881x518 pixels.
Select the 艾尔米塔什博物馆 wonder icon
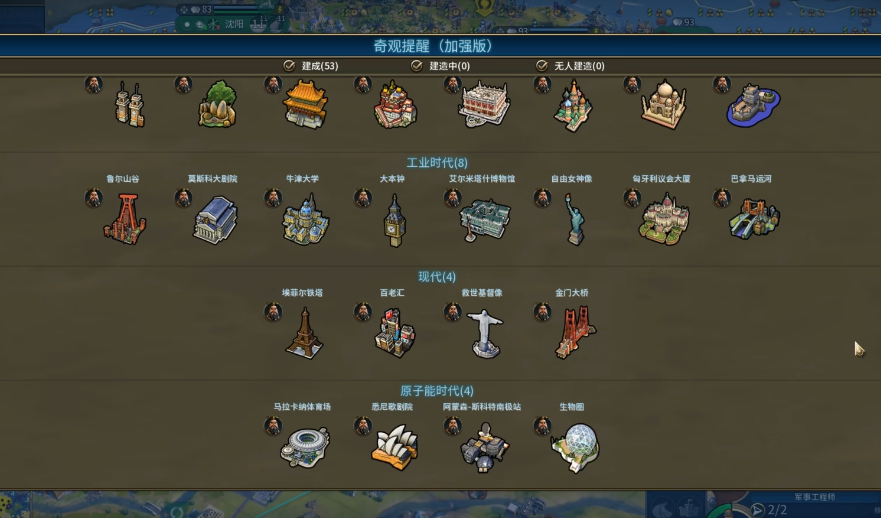(484, 220)
